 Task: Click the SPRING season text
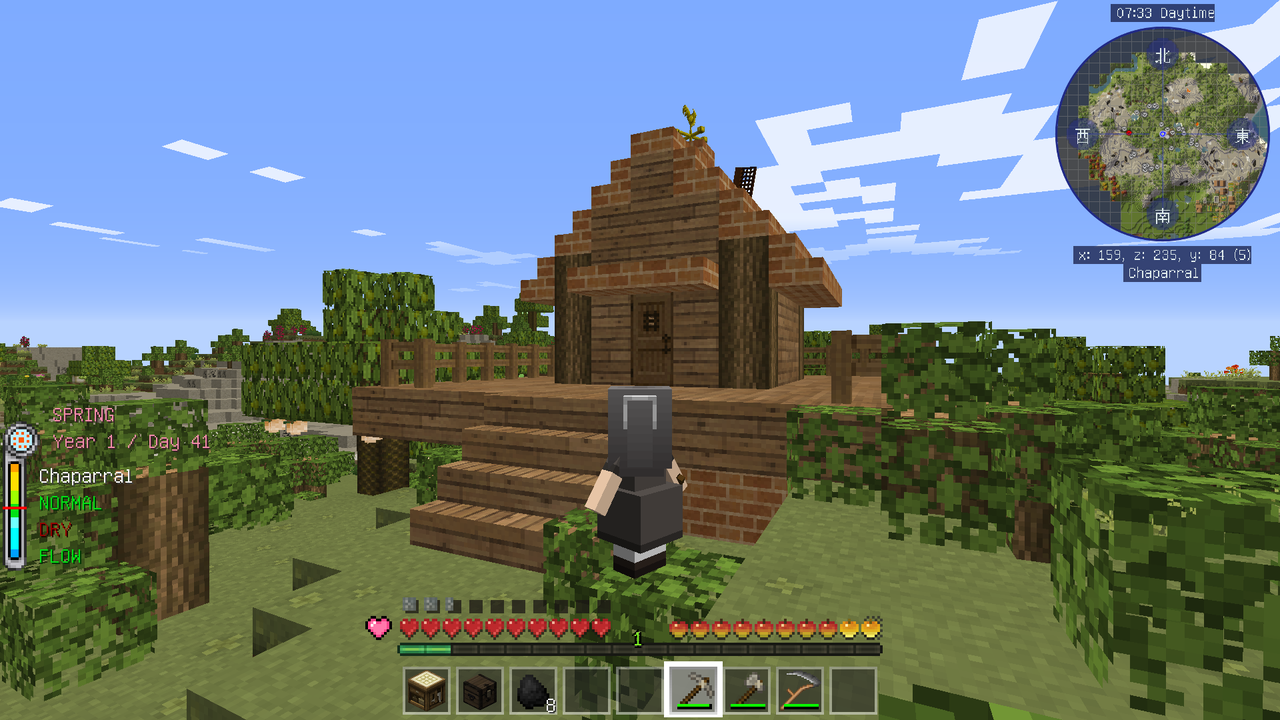[83, 414]
